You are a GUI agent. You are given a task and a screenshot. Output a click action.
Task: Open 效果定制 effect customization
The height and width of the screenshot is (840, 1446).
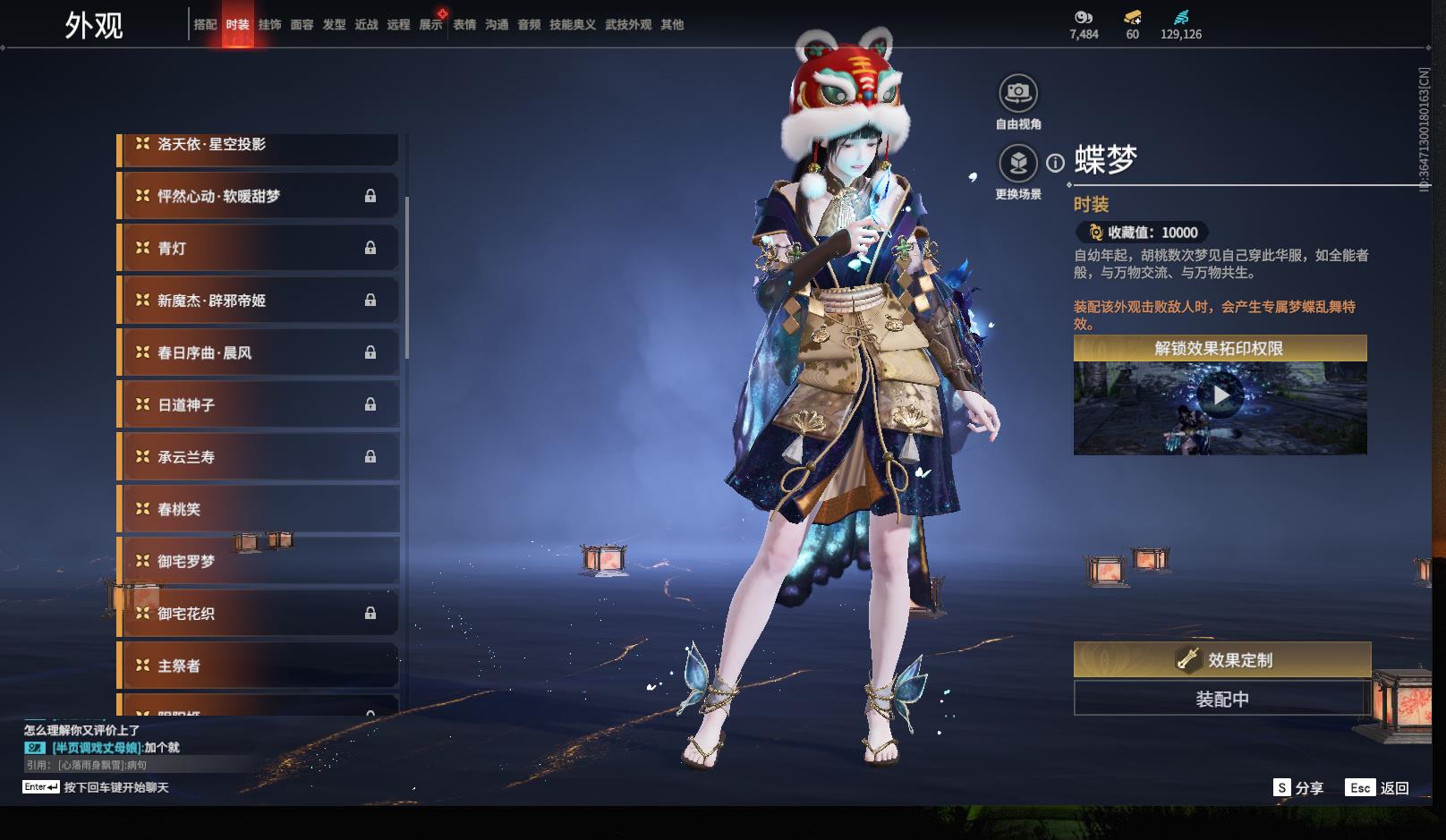1221,660
